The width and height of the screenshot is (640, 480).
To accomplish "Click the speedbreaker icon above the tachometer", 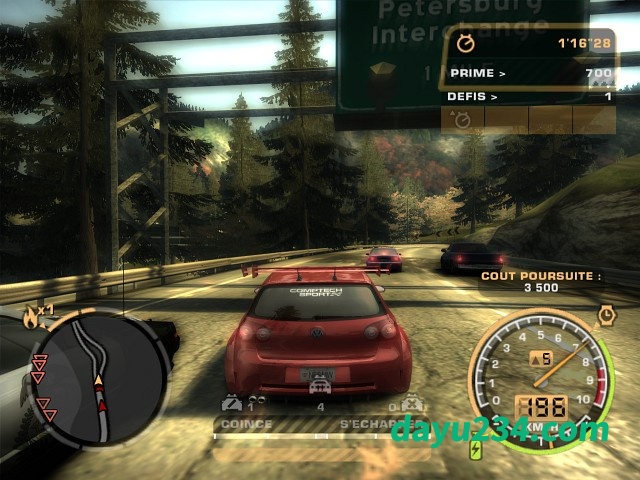I will coord(606,315).
